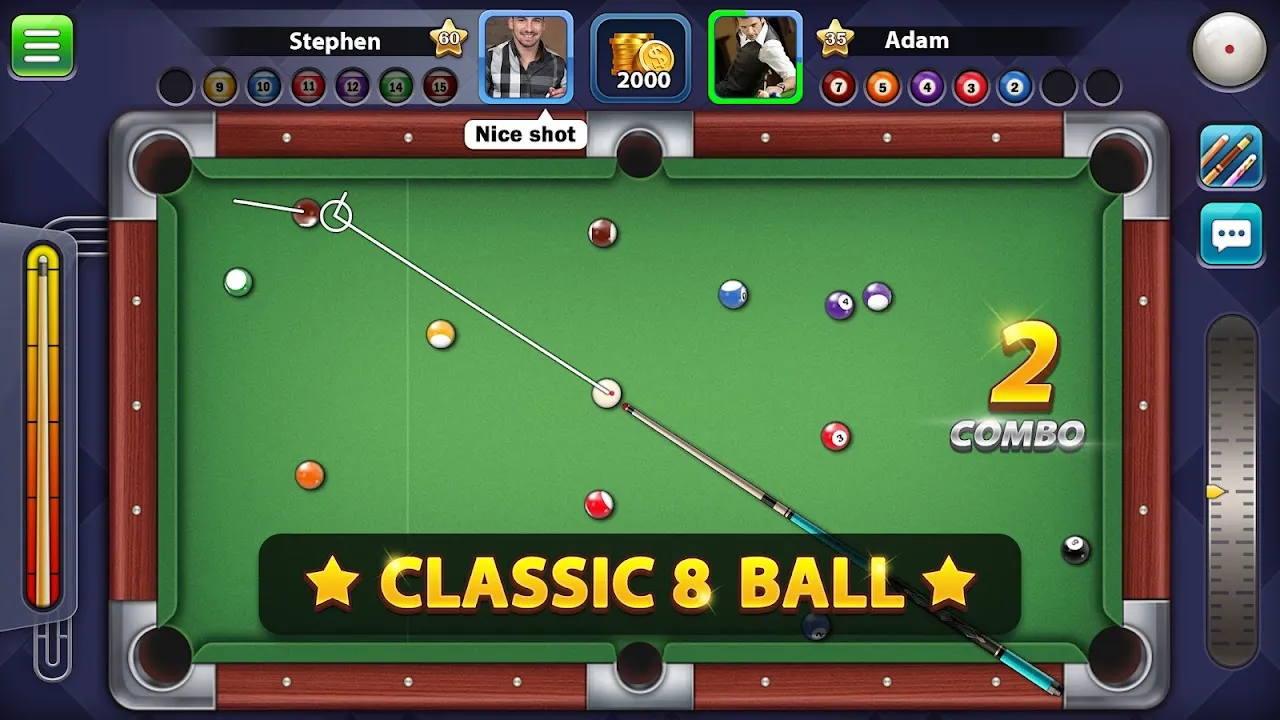Open the cue selection panel
This screenshot has width=1280, height=720.
[x=1229, y=157]
